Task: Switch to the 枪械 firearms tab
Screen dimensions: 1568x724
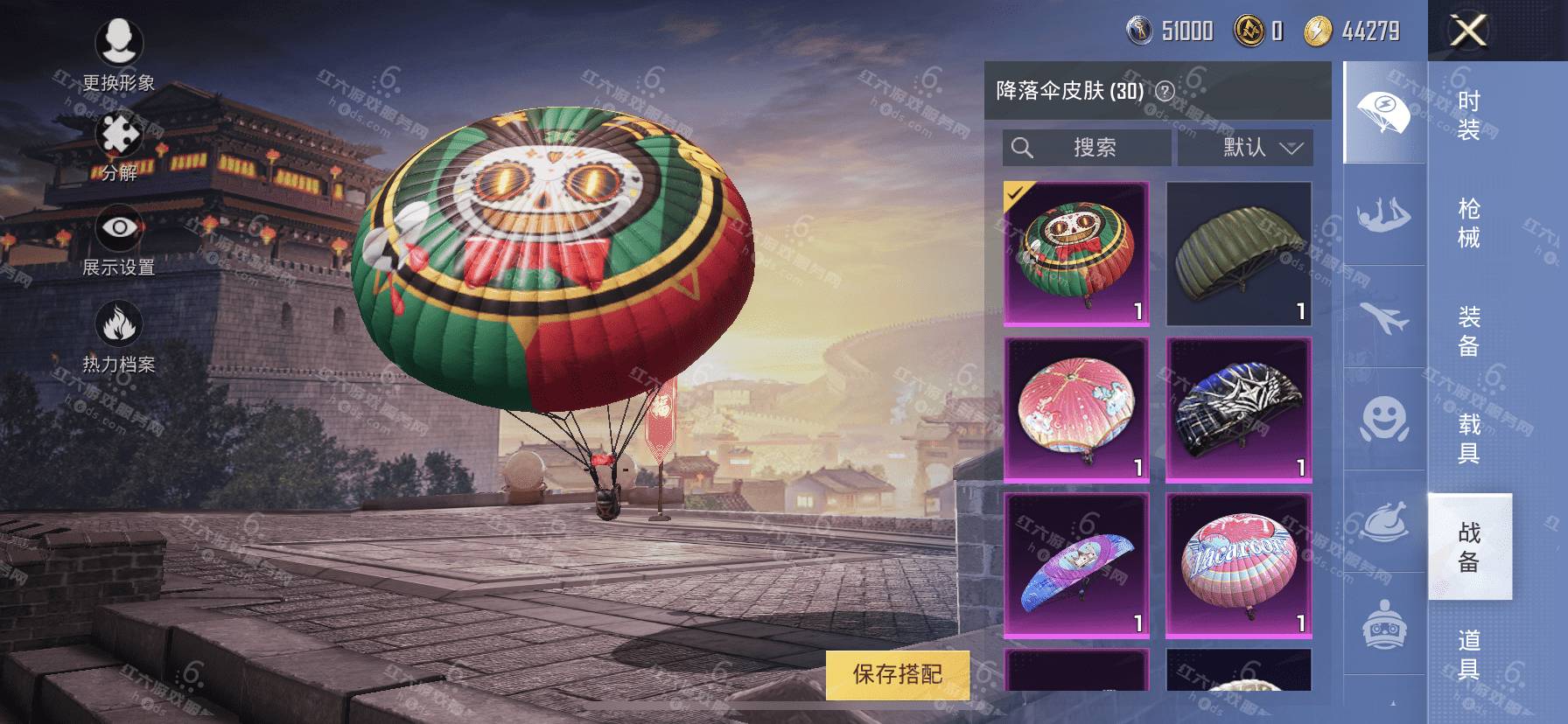Action: [x=1469, y=223]
